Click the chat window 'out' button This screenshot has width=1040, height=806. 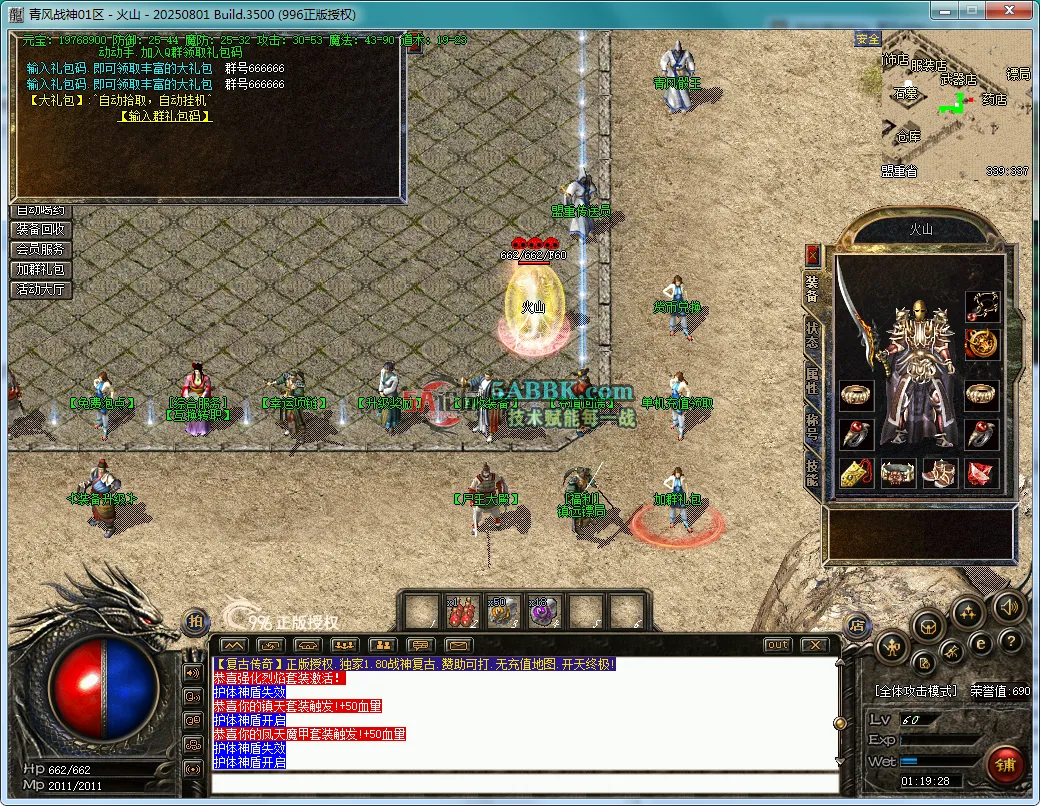tap(777, 645)
